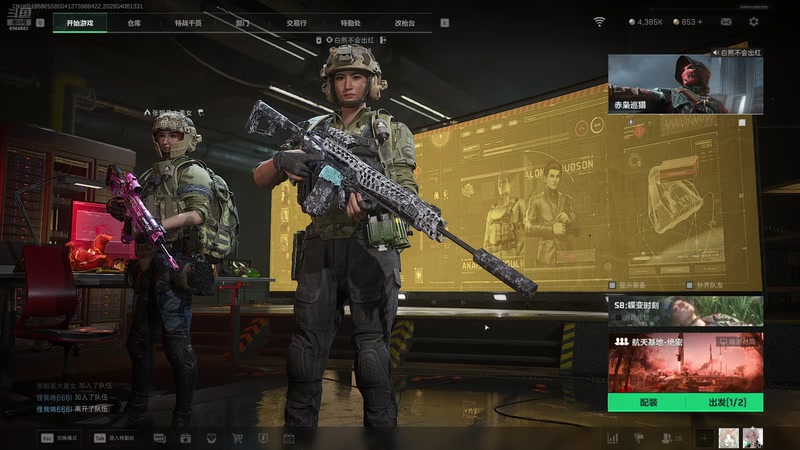Switch to the 特勤处 tab
Screen dimensions: 800x450
[350, 22]
